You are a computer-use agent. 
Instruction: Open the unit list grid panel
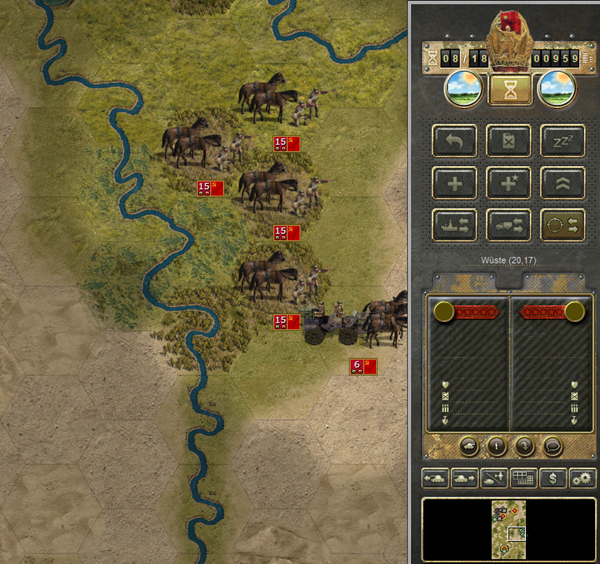click(x=524, y=478)
